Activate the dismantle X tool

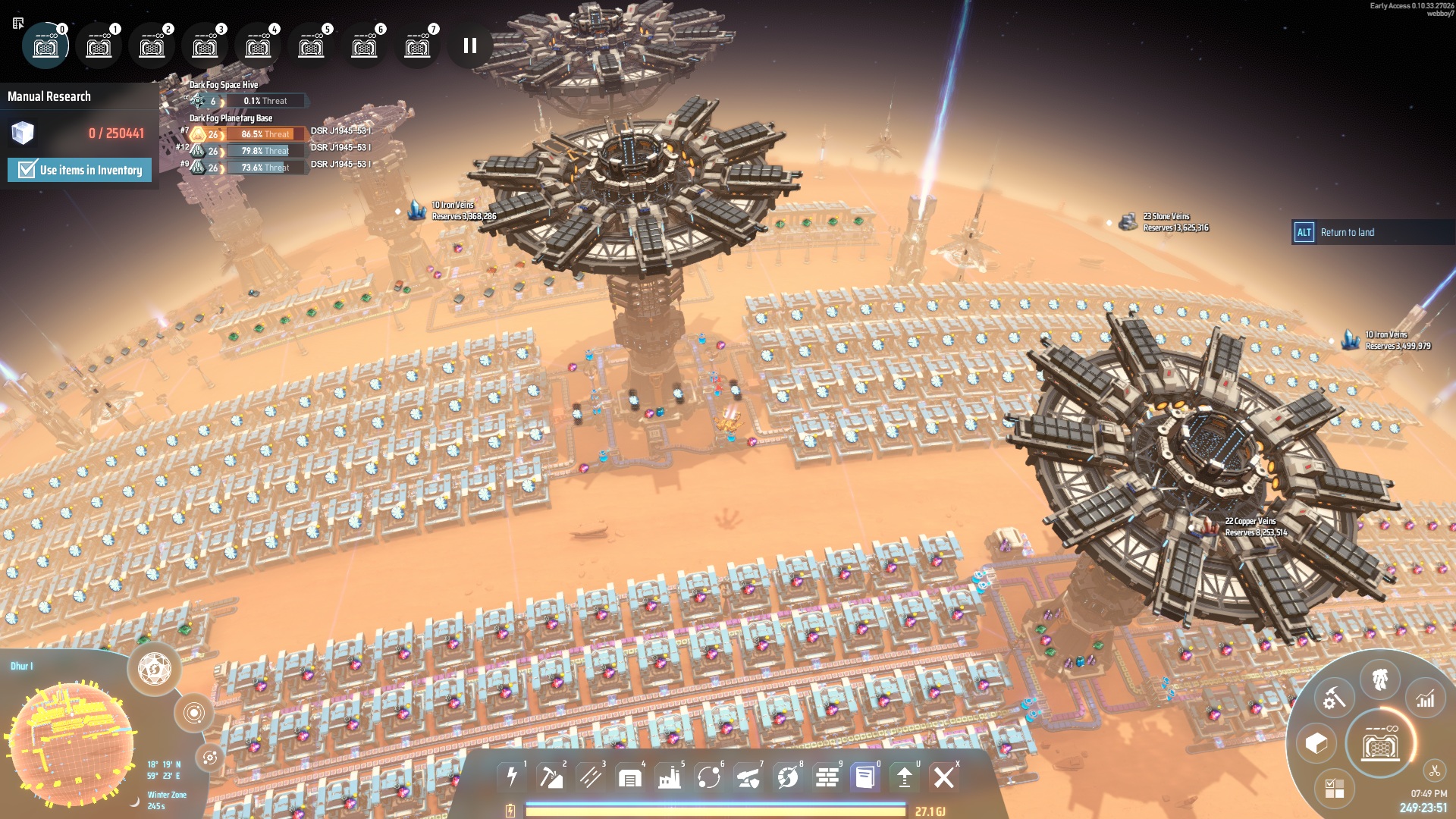pos(944,777)
